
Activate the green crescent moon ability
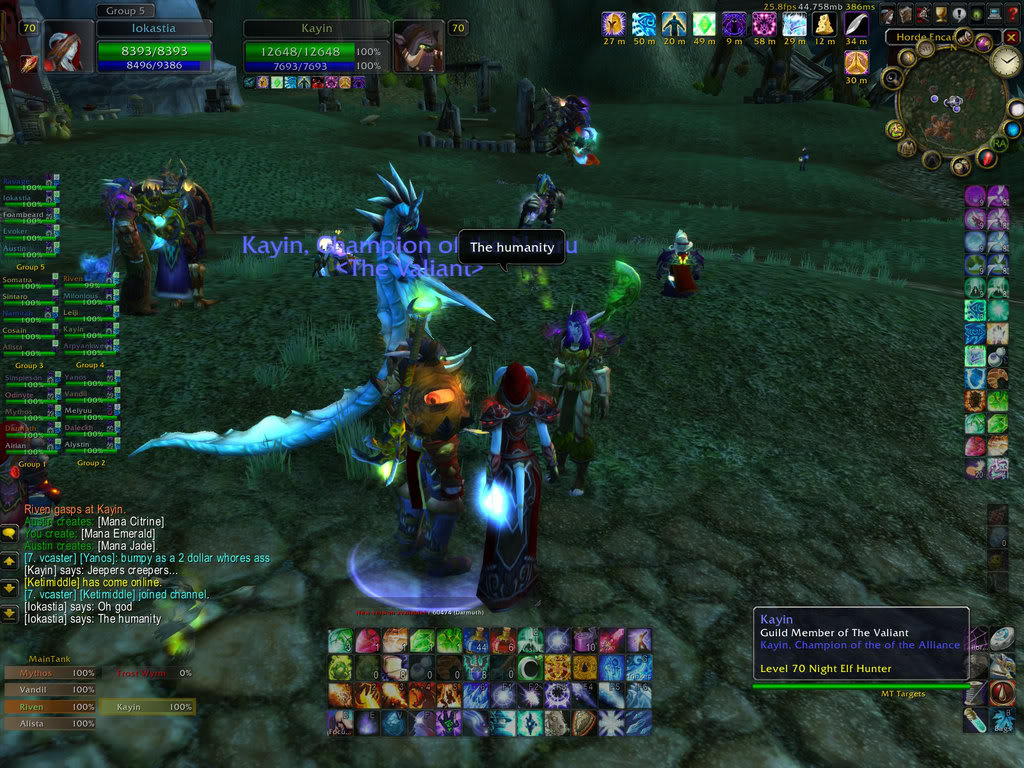point(530,668)
